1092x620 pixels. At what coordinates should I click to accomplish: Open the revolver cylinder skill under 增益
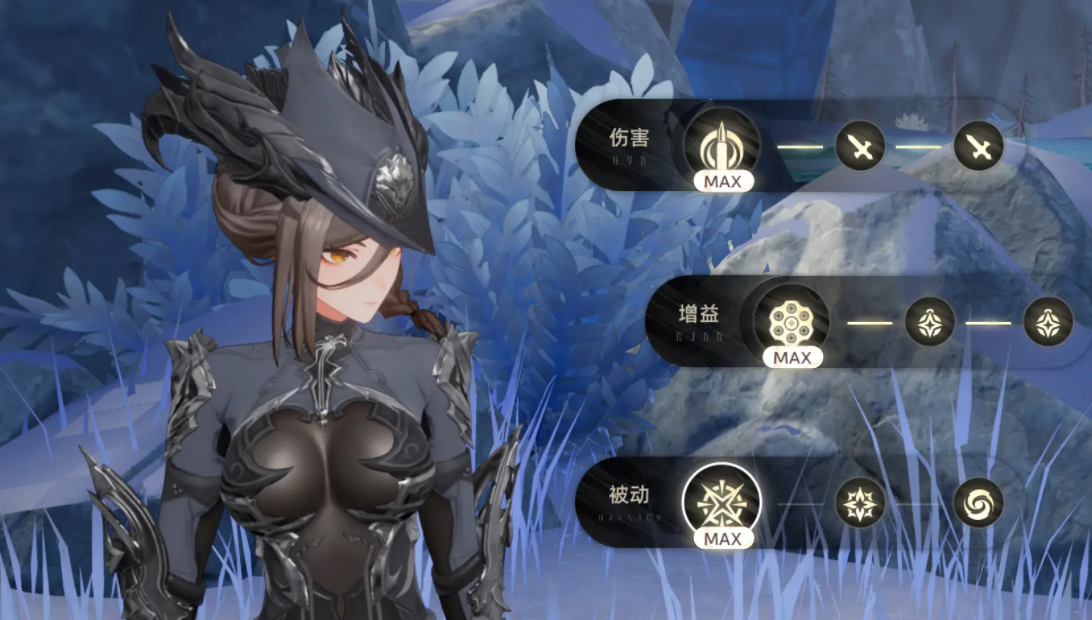(791, 320)
